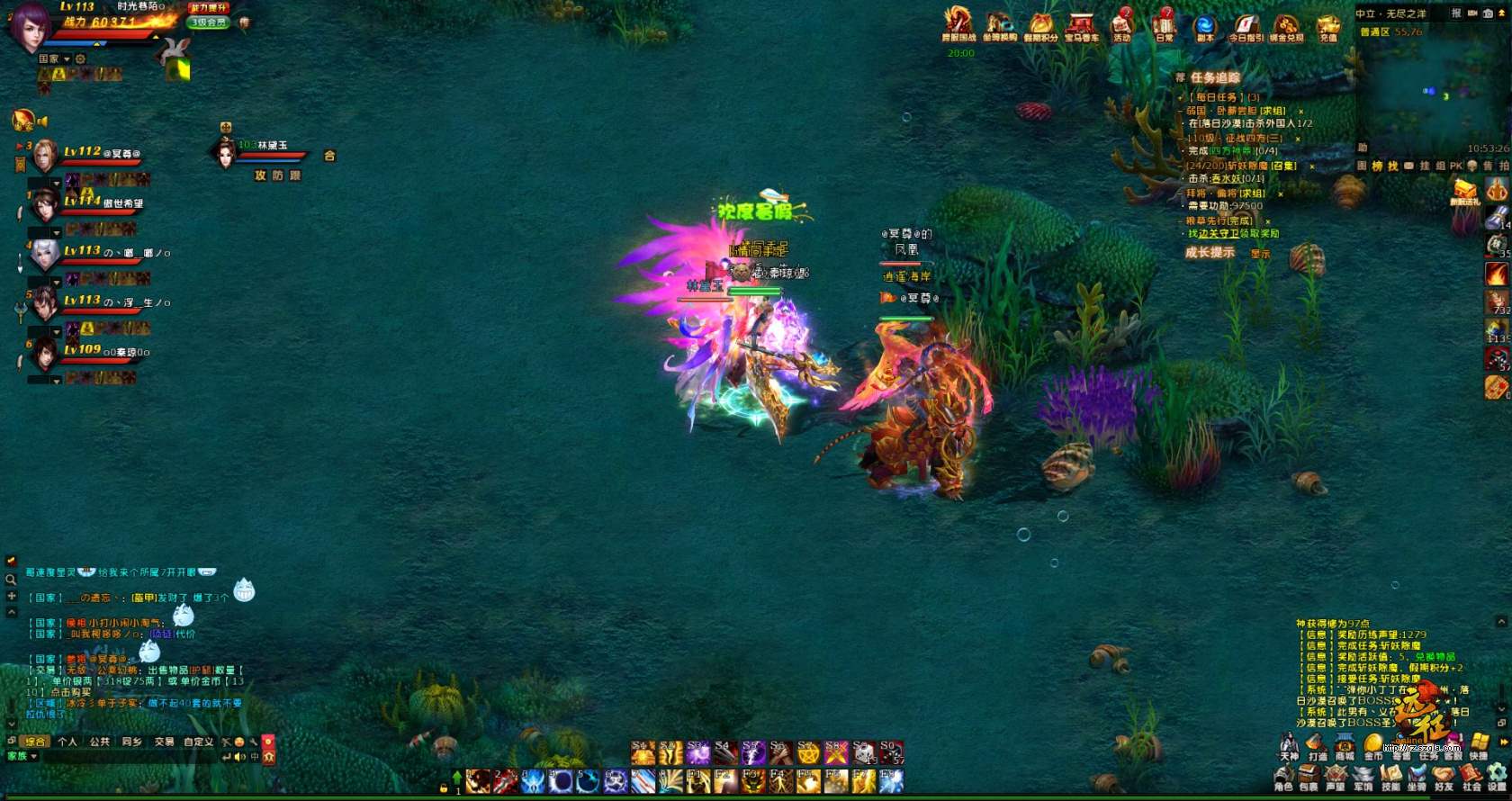Click the chat emoji smiley button
This screenshot has width=1512, height=801.
[239, 742]
